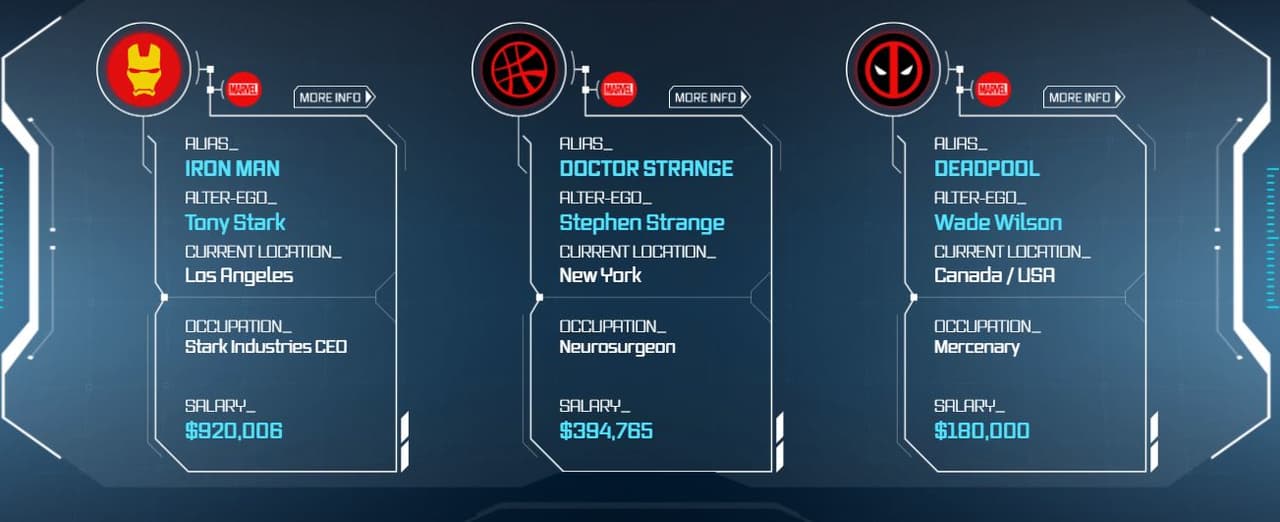
Task: Click the Marvel badge beside Iron Man
Action: (244, 89)
